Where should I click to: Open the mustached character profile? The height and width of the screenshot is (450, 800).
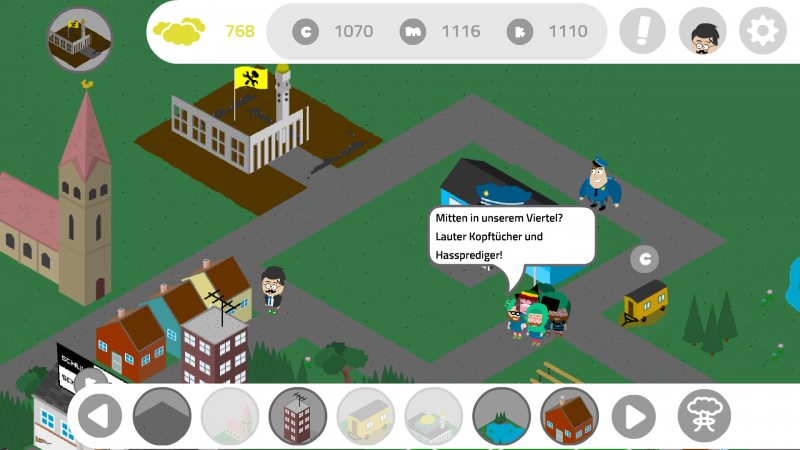pyautogui.click(x=702, y=32)
